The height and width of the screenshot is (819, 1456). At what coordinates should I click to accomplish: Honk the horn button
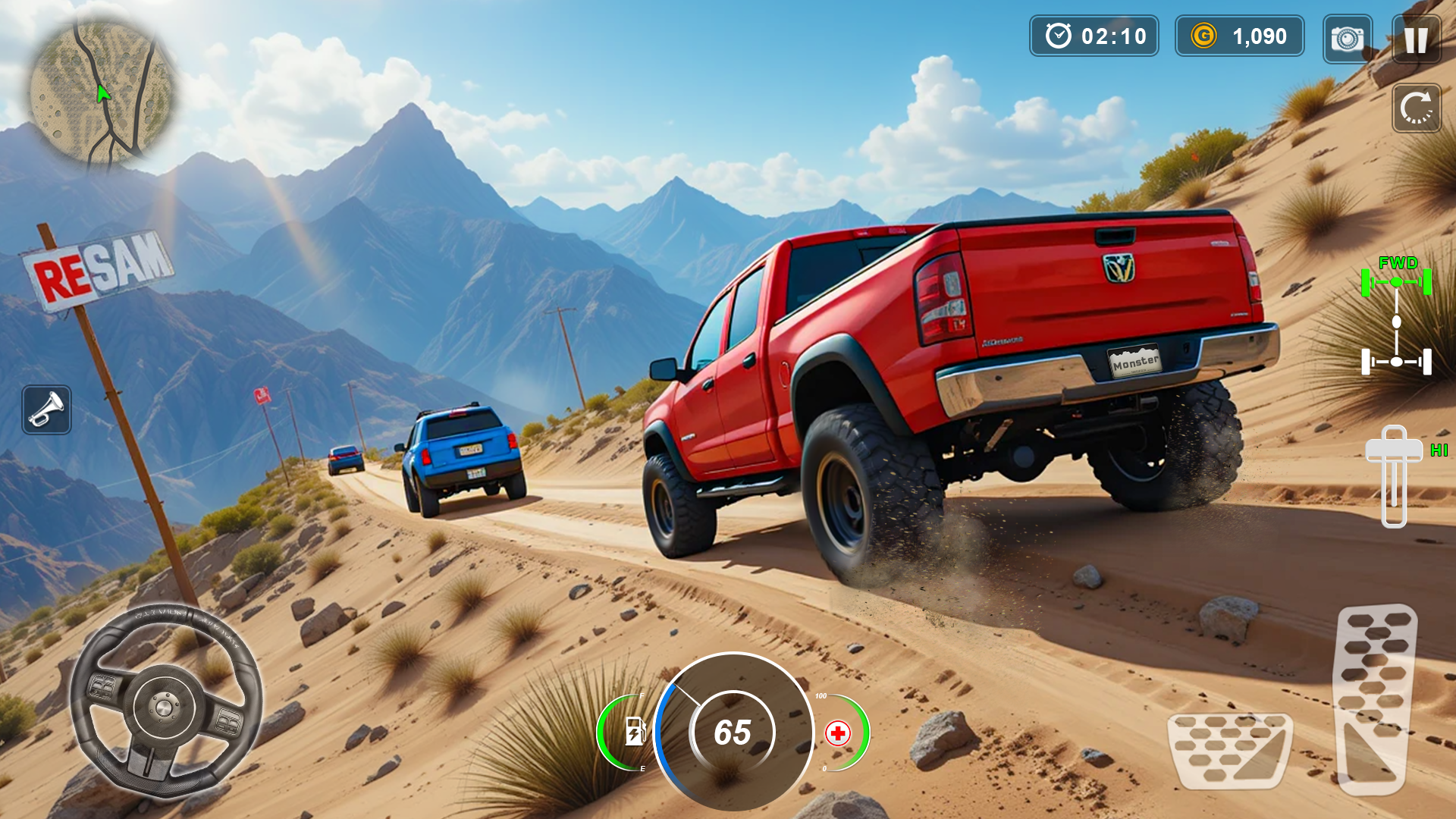(47, 409)
